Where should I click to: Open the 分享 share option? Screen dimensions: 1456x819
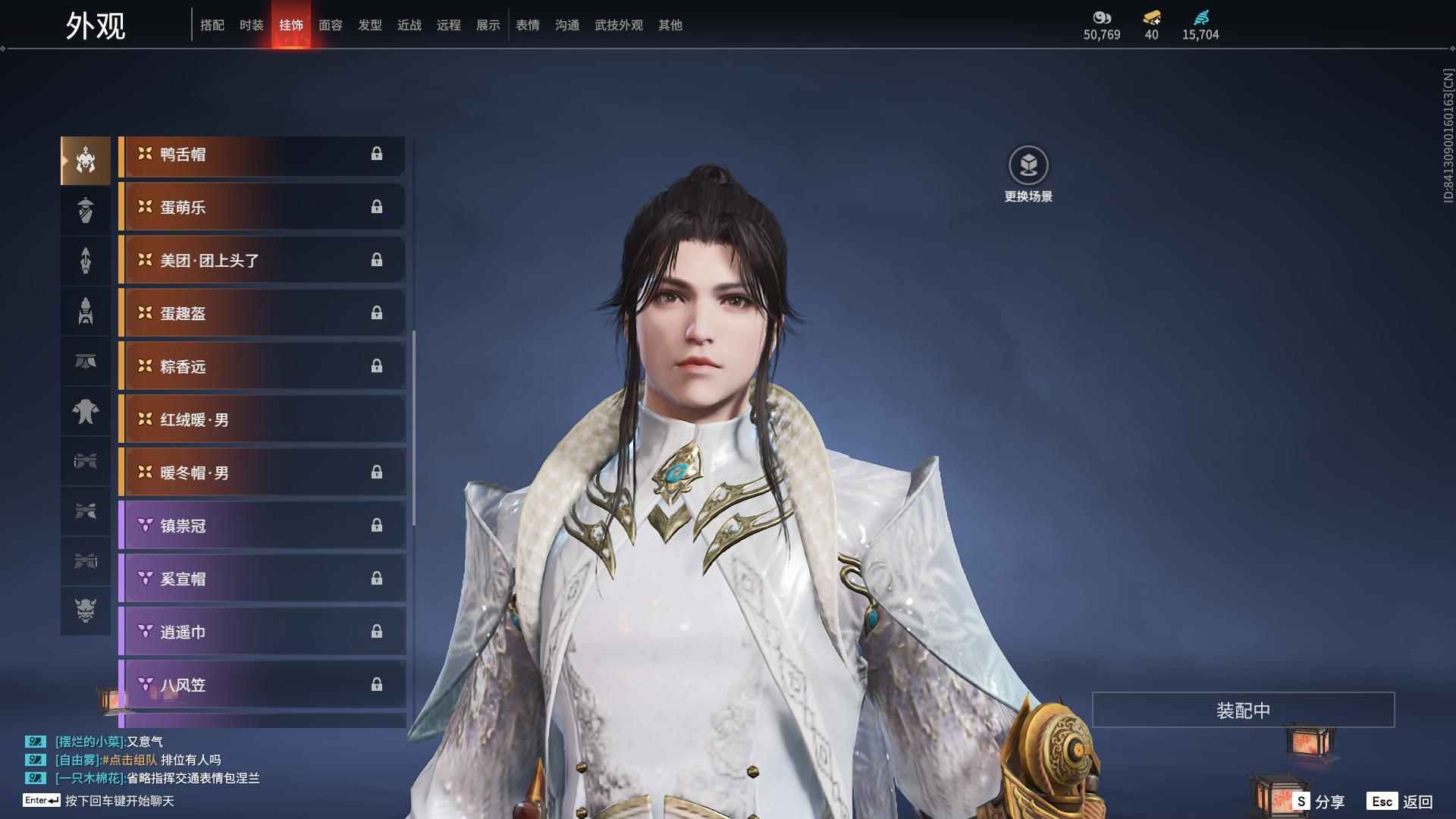[1319, 802]
